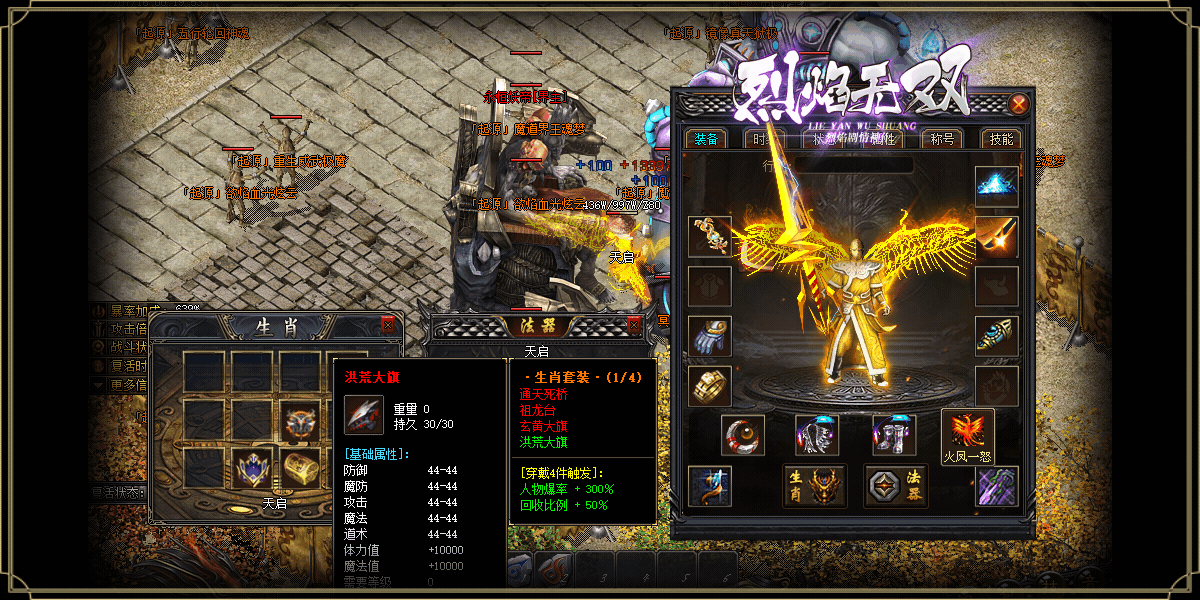
Task: Select the golden ring equipment slot
Action: pyautogui.click(x=710, y=386)
